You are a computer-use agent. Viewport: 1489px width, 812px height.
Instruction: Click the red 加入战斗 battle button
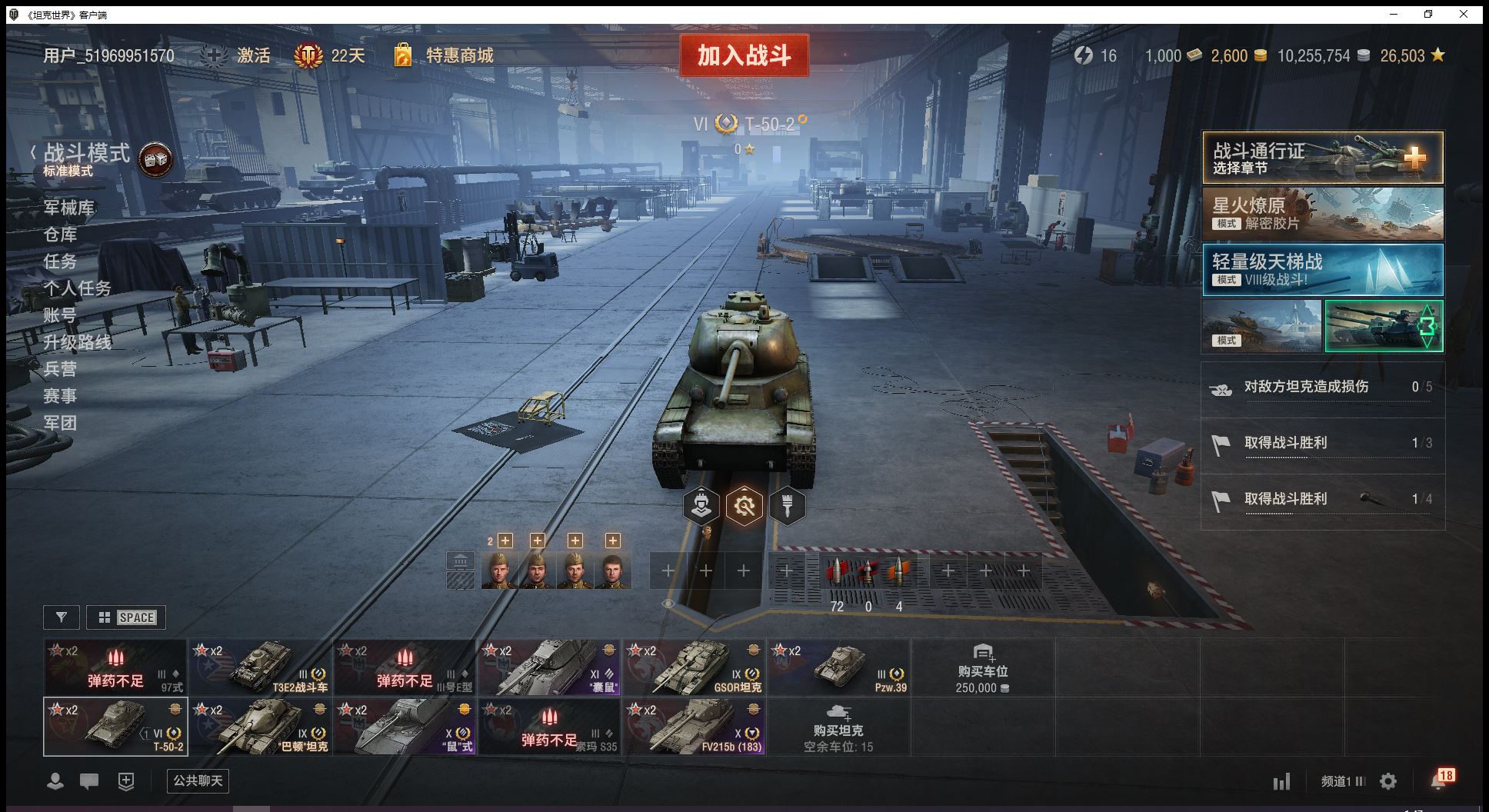(744, 55)
